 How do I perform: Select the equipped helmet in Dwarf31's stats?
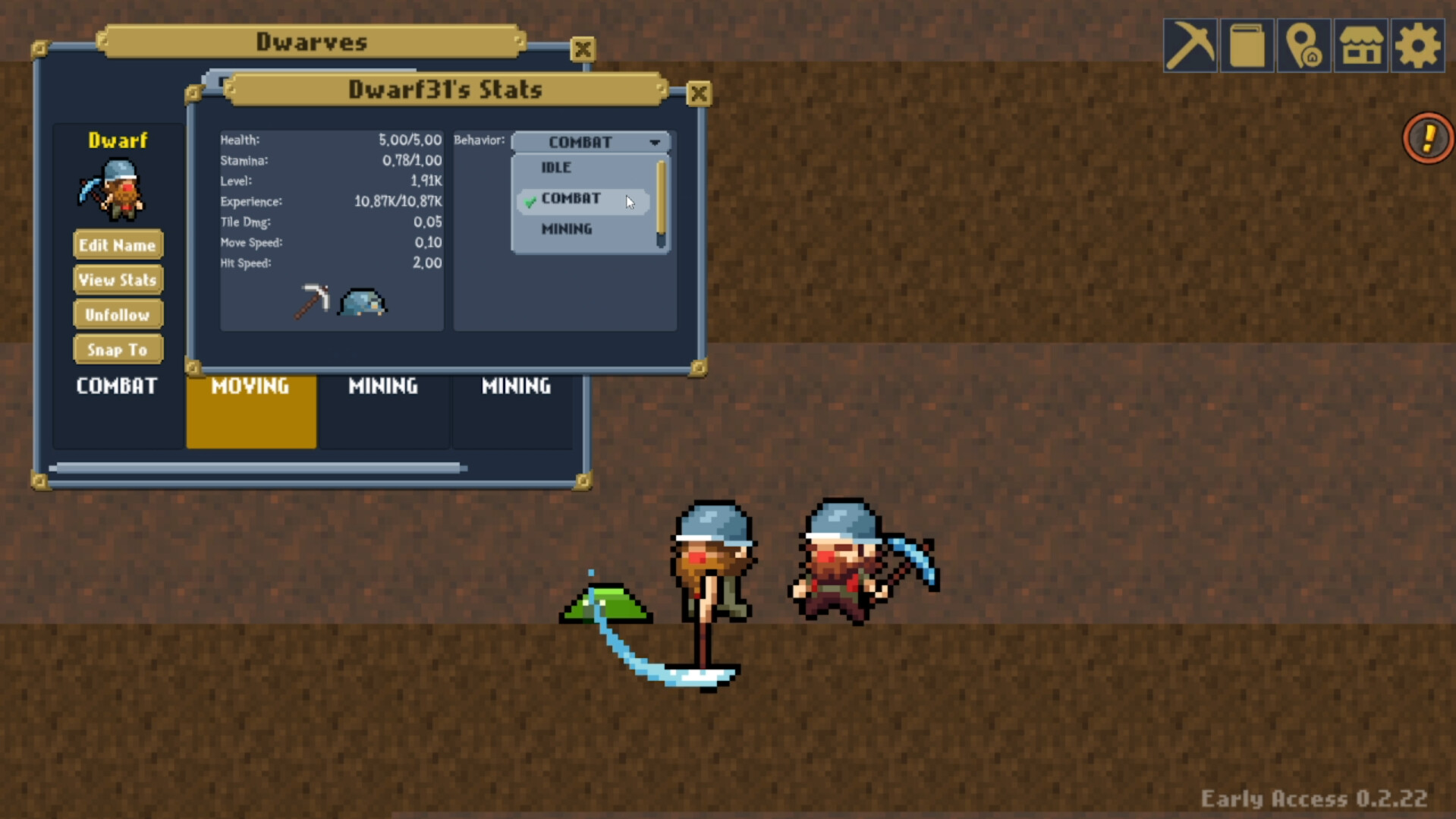[x=362, y=302]
